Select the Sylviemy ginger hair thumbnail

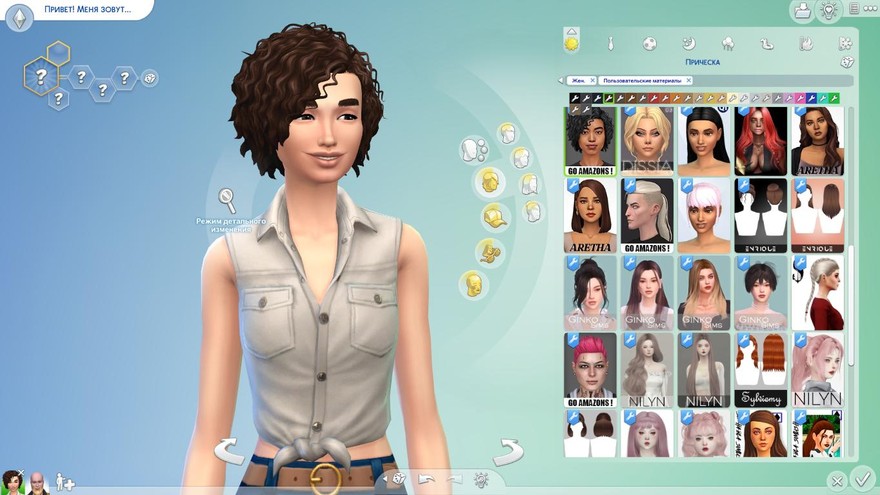(760, 369)
